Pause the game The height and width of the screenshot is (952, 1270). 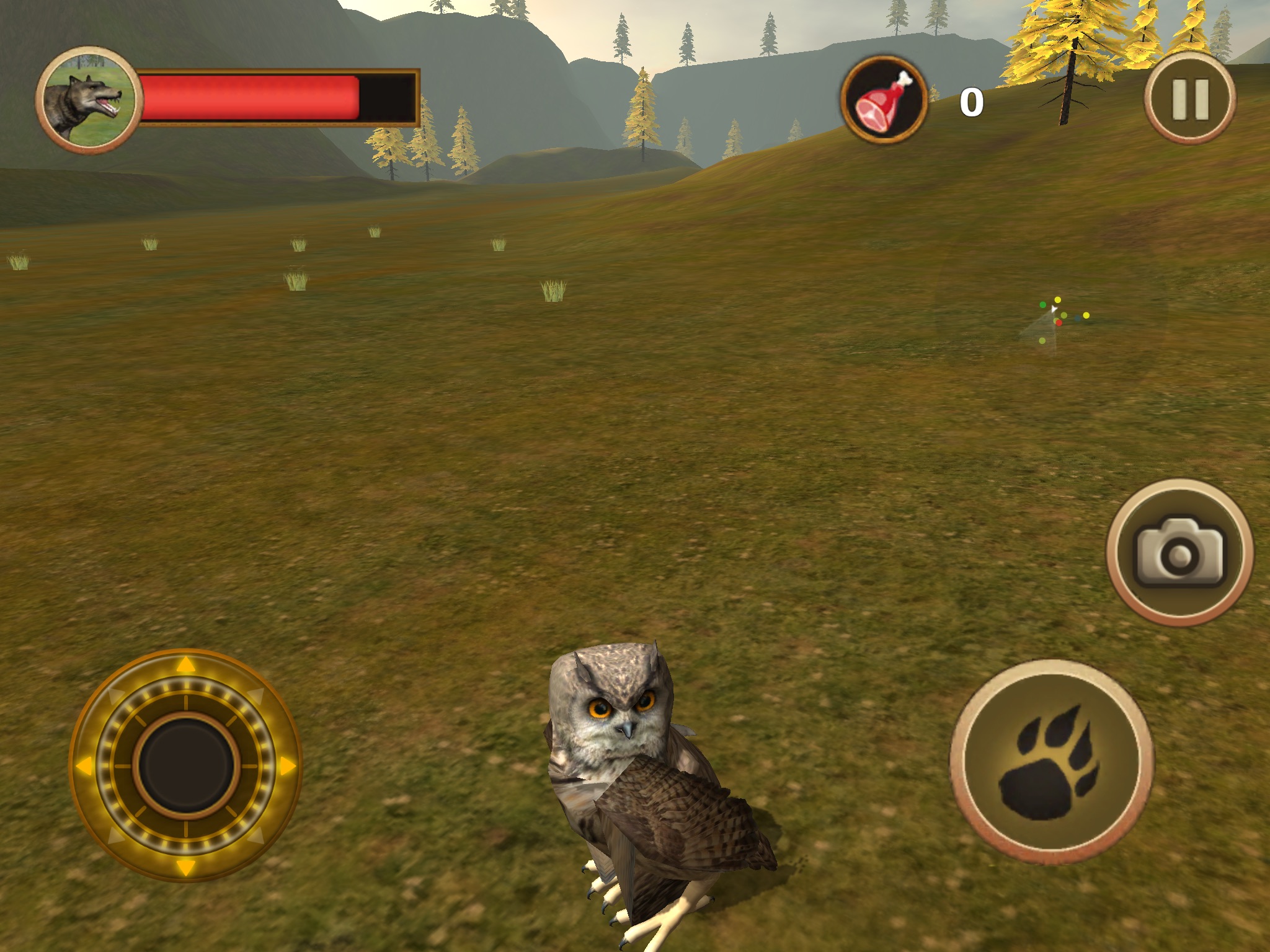coord(1189,99)
